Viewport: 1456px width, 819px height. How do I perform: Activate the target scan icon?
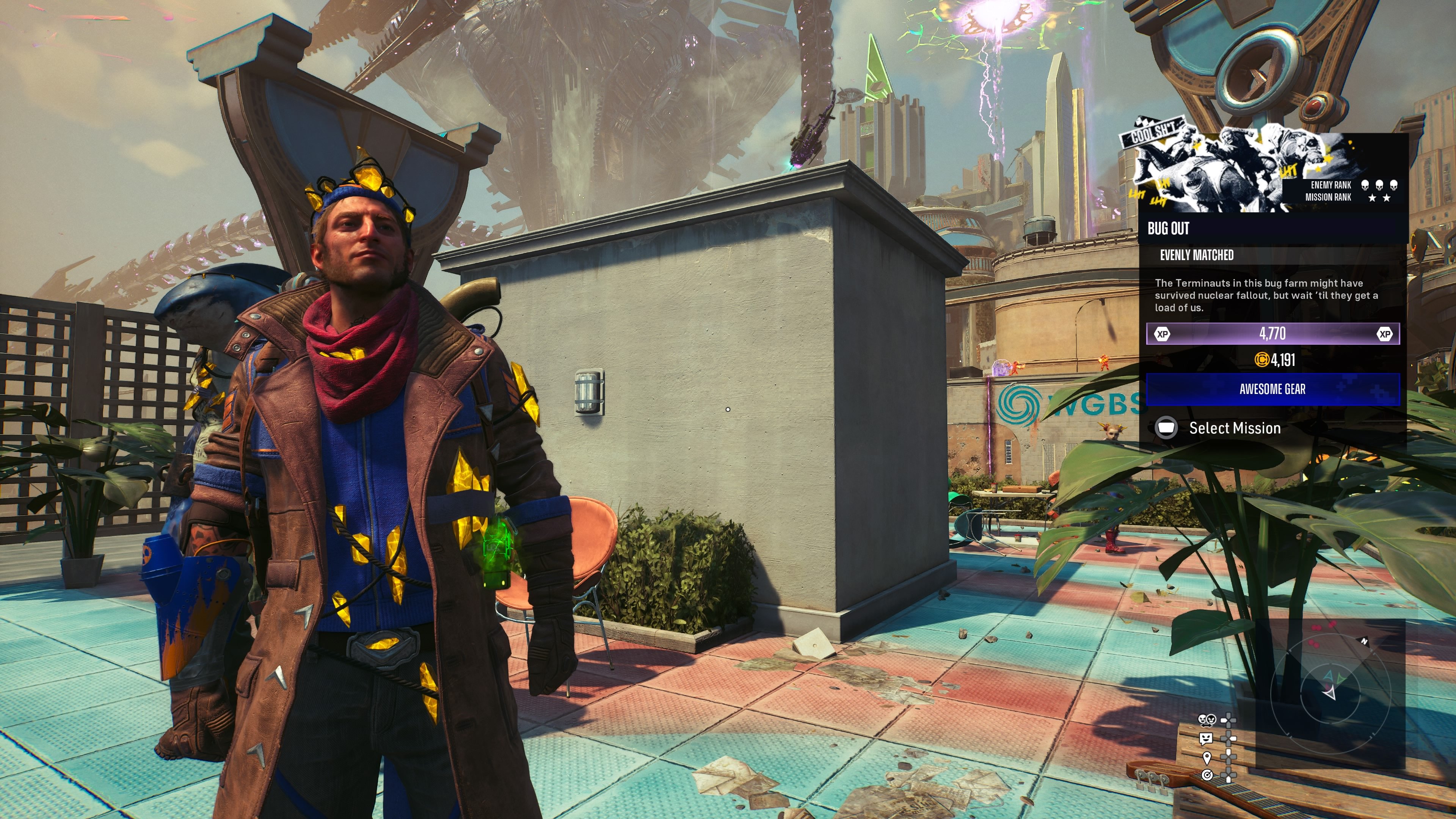1207,775
